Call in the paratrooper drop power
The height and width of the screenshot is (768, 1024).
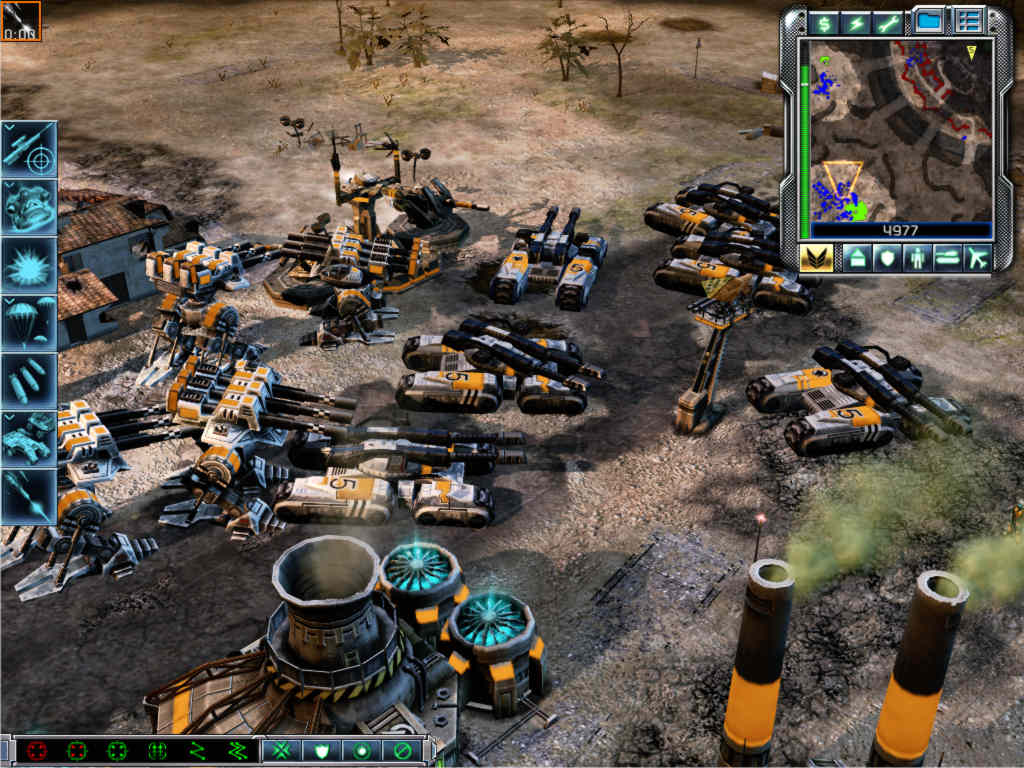29,322
